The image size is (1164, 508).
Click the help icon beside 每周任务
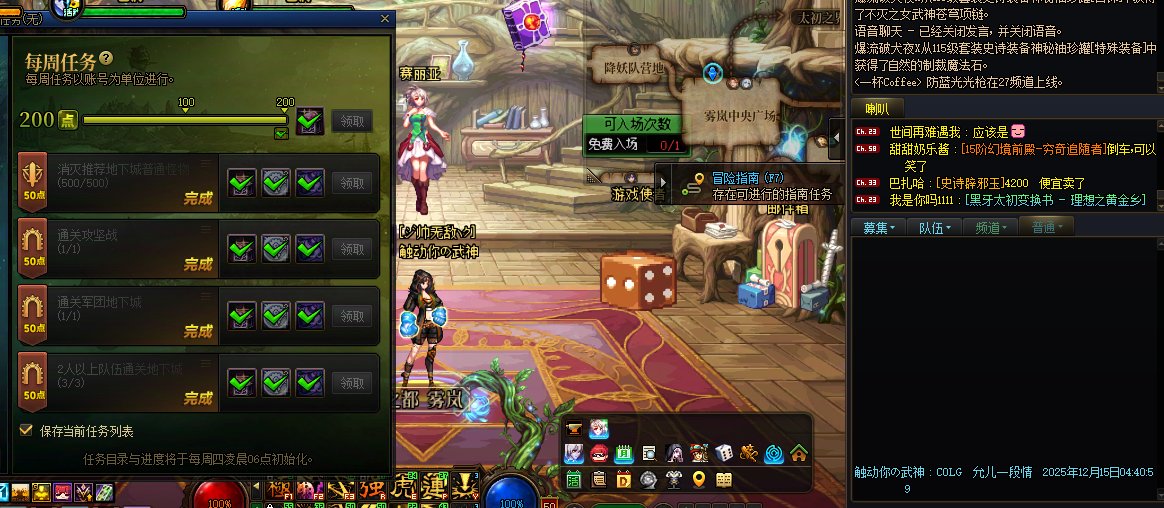106,59
